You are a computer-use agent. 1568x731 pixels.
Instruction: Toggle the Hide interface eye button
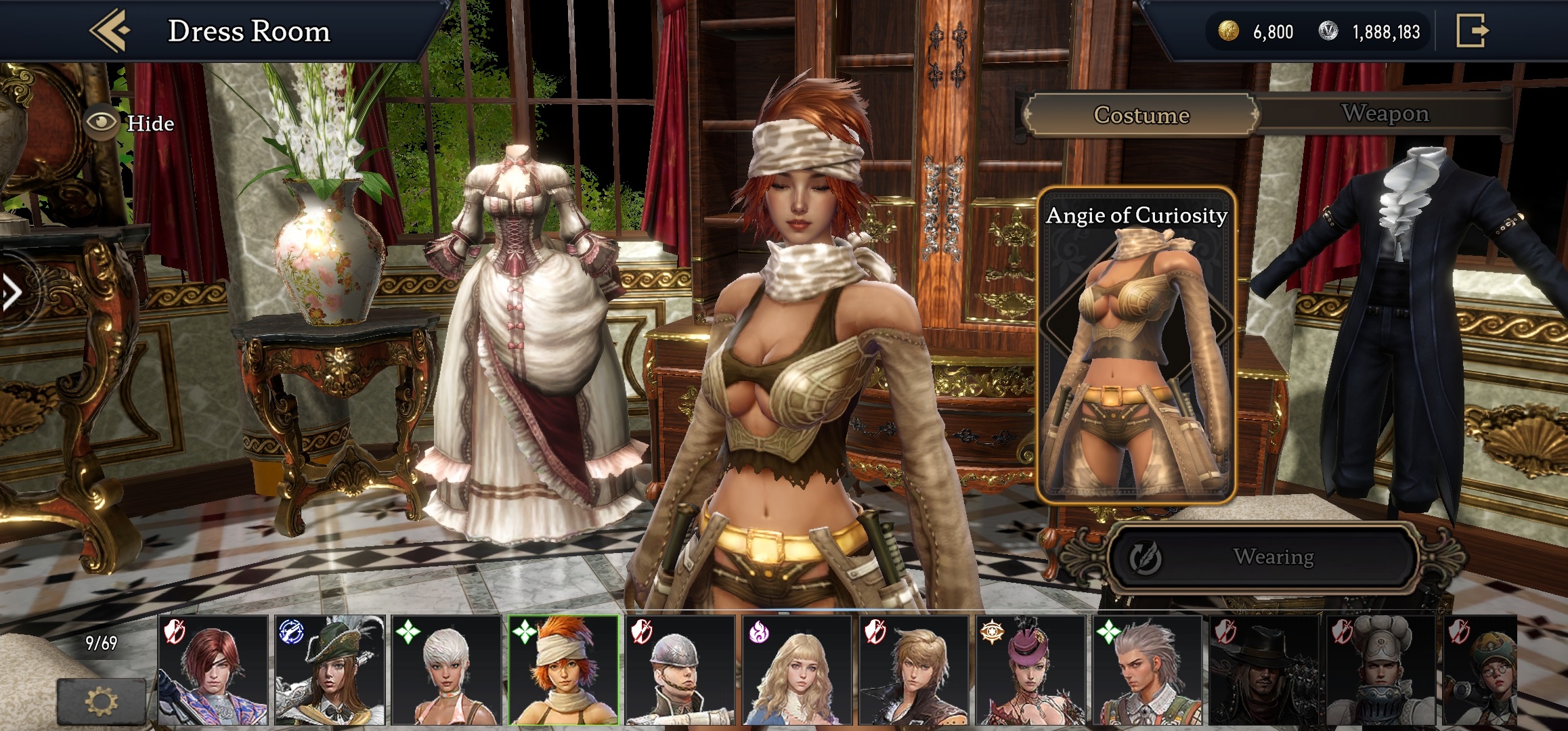click(102, 123)
